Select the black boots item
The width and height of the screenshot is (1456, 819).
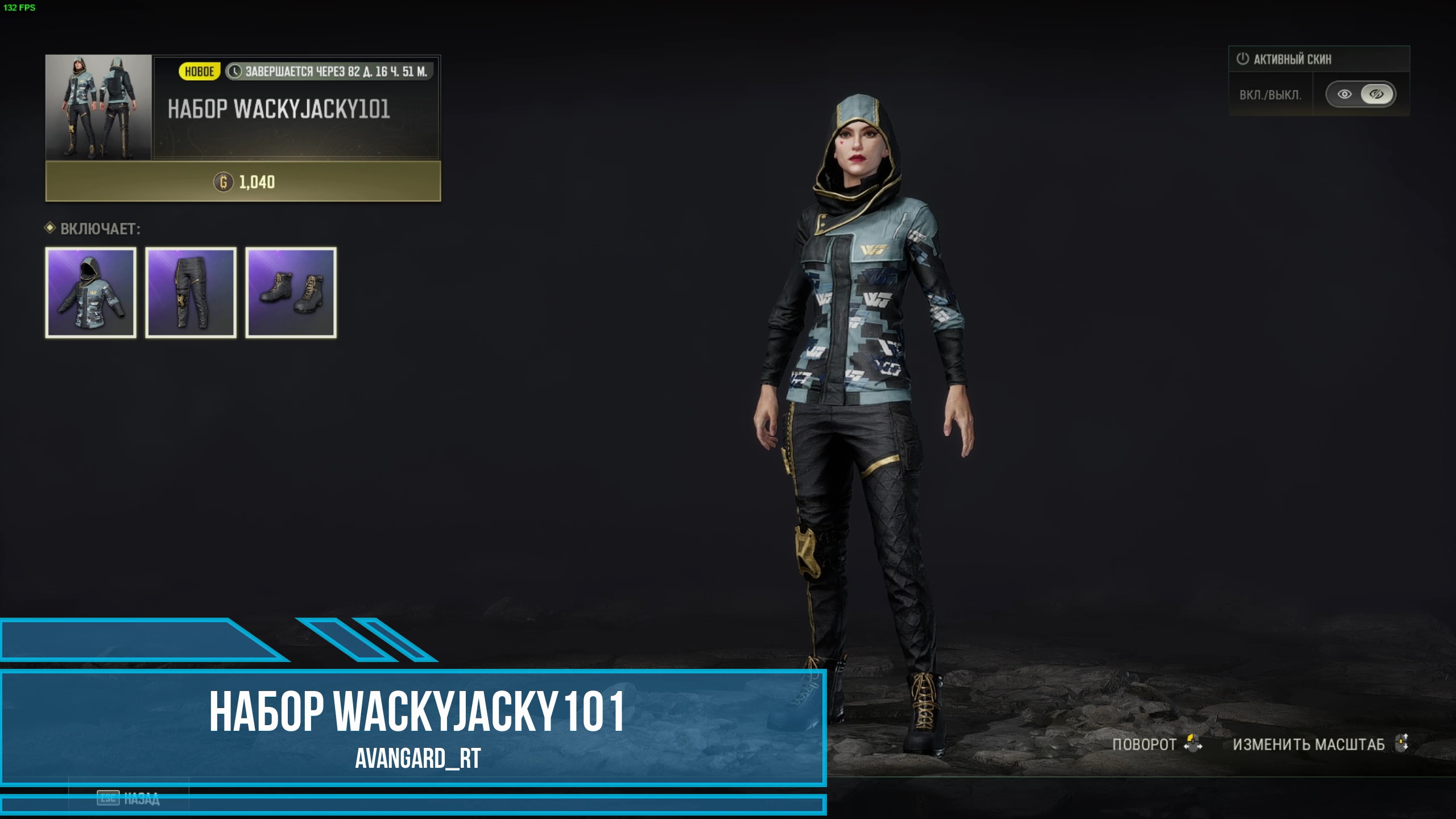point(291,293)
